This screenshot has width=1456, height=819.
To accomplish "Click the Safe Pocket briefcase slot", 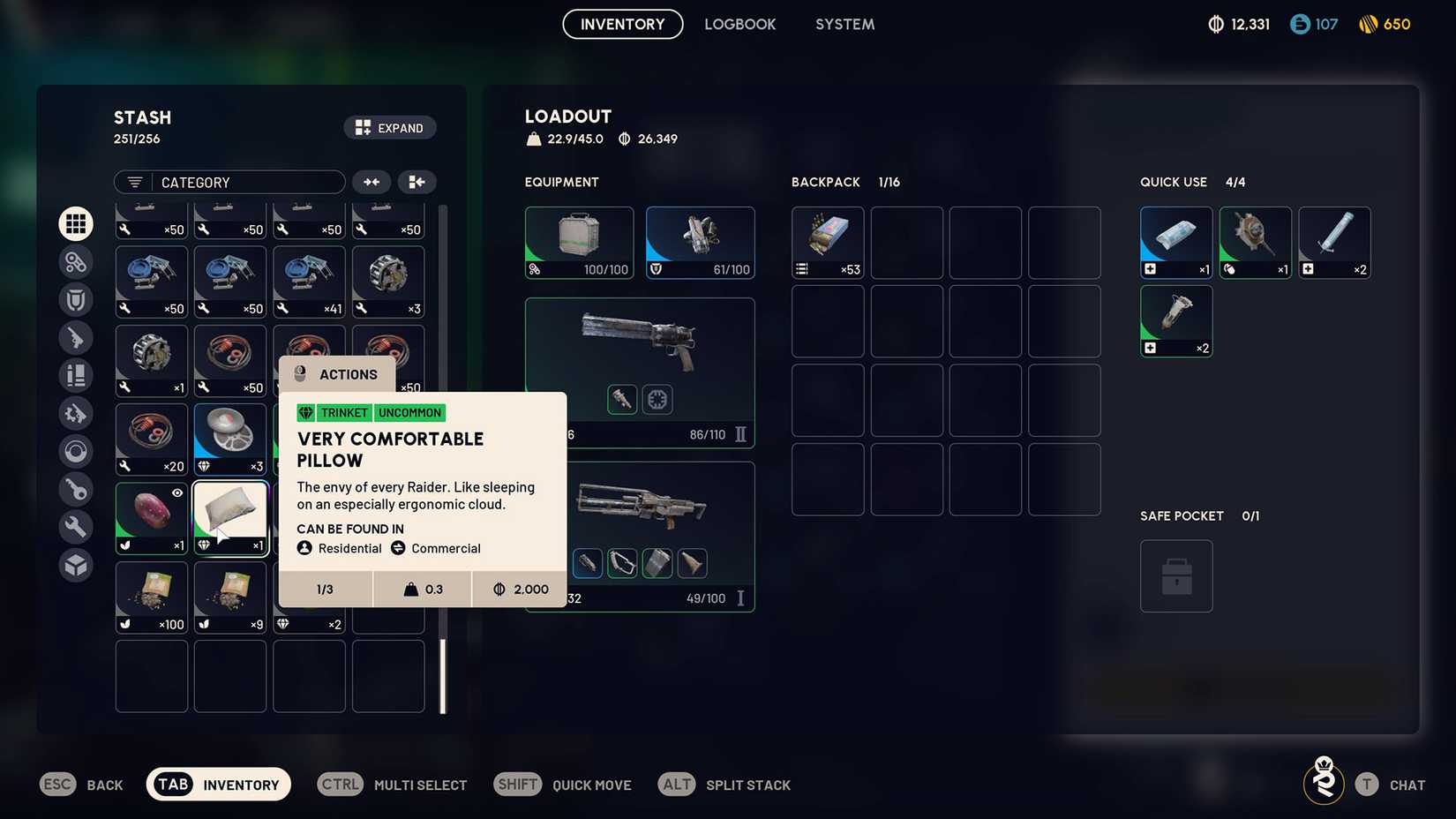I will click(1176, 575).
